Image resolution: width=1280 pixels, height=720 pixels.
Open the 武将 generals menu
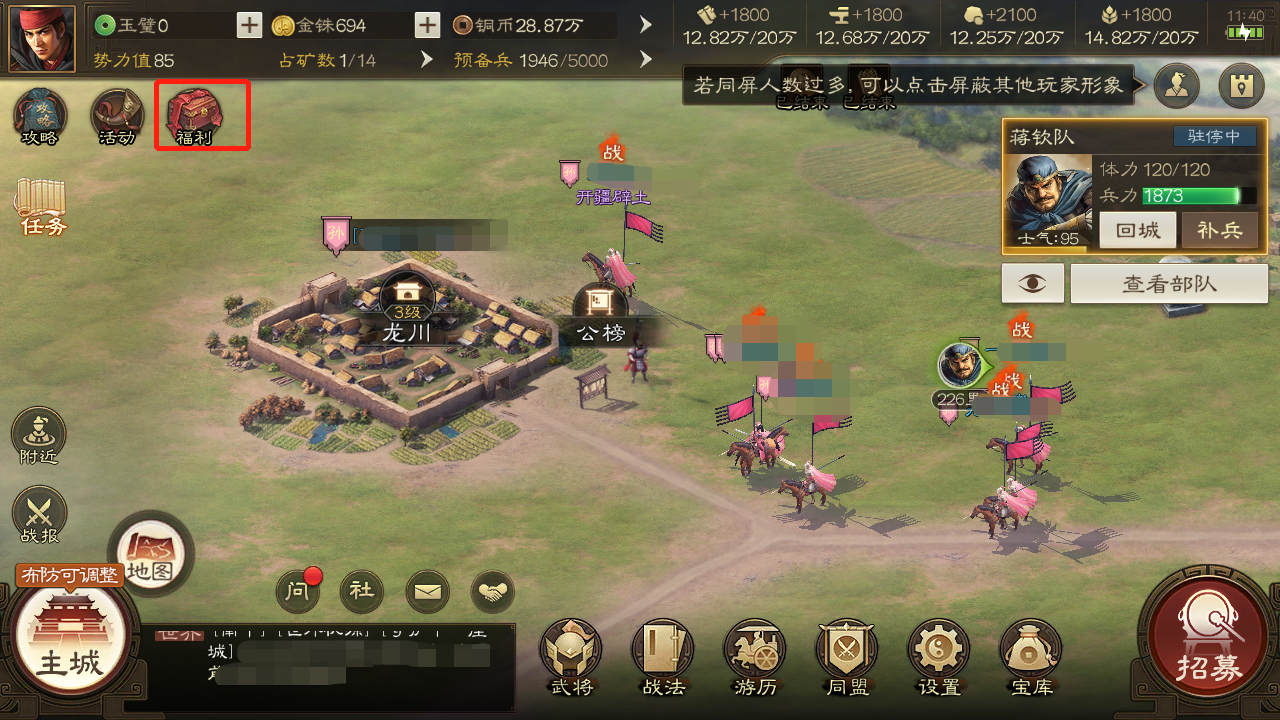(571, 655)
